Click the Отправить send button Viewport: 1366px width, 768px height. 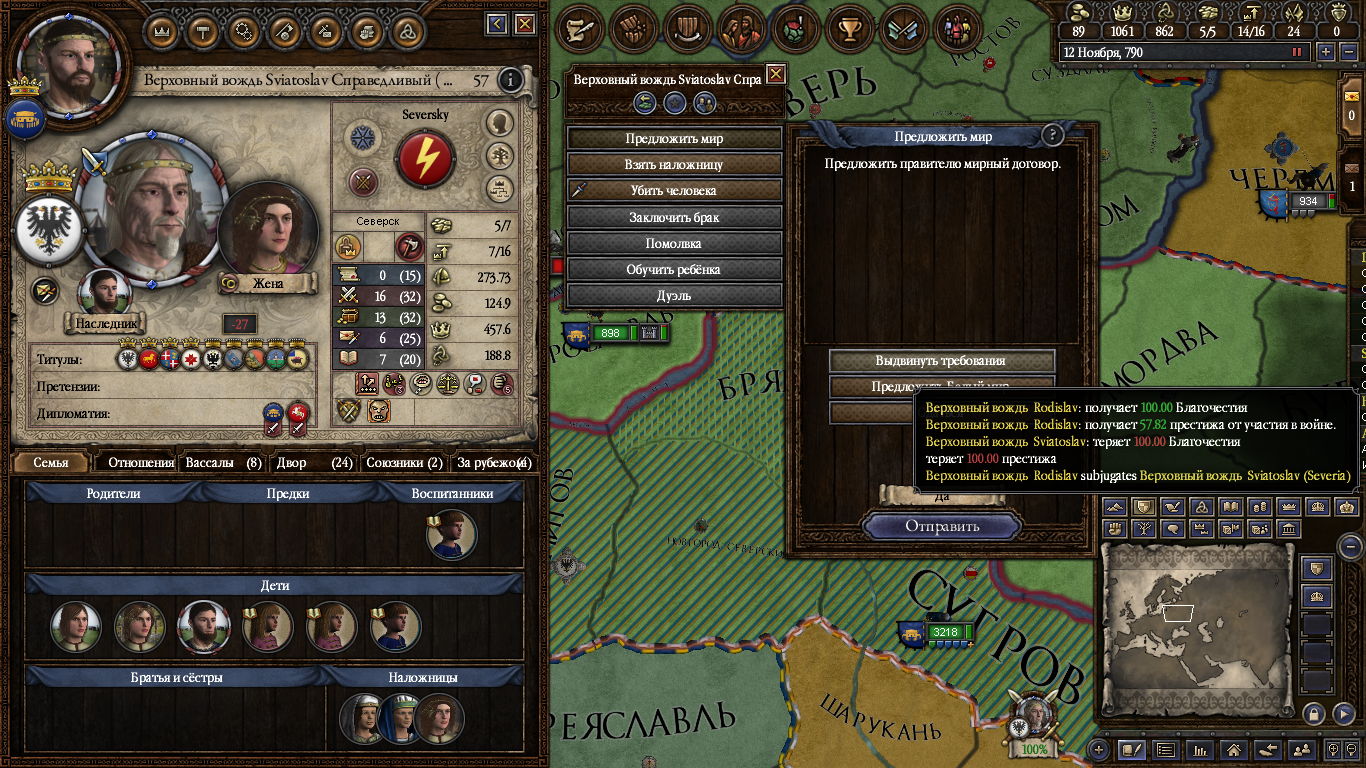[x=942, y=526]
